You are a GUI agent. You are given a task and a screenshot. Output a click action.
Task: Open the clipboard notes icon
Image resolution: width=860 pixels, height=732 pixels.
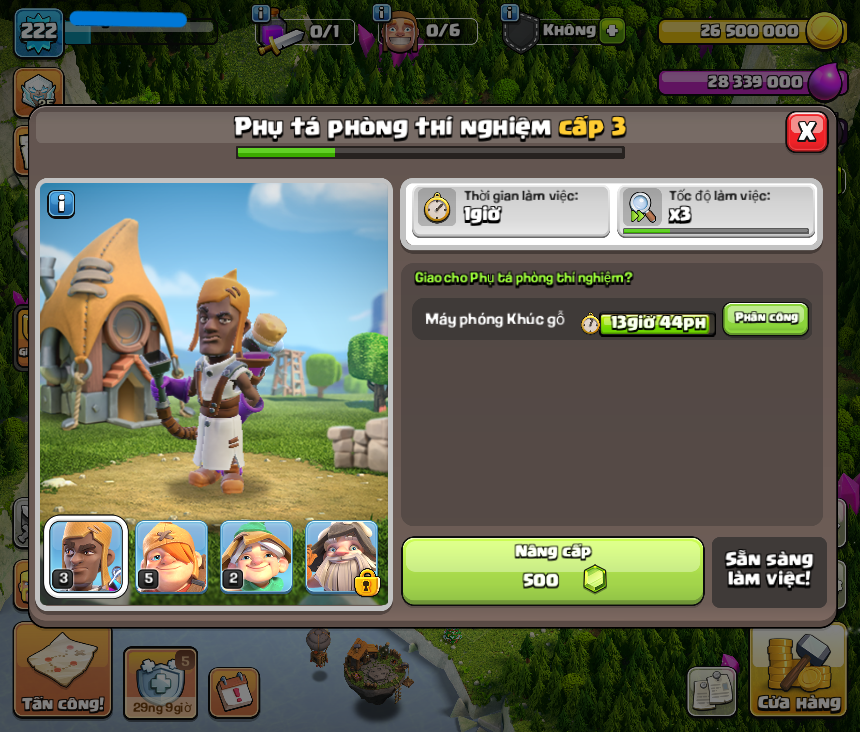(x=711, y=691)
